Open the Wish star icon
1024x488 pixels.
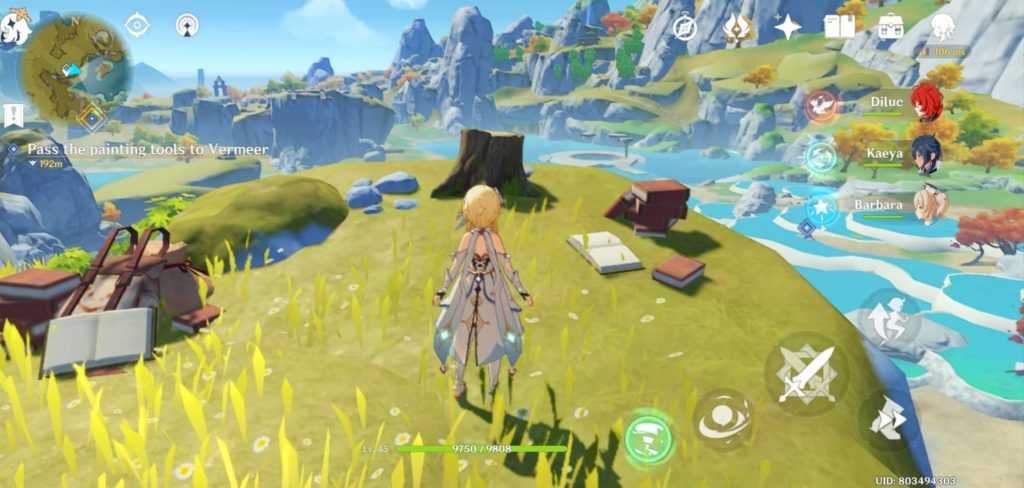click(788, 28)
